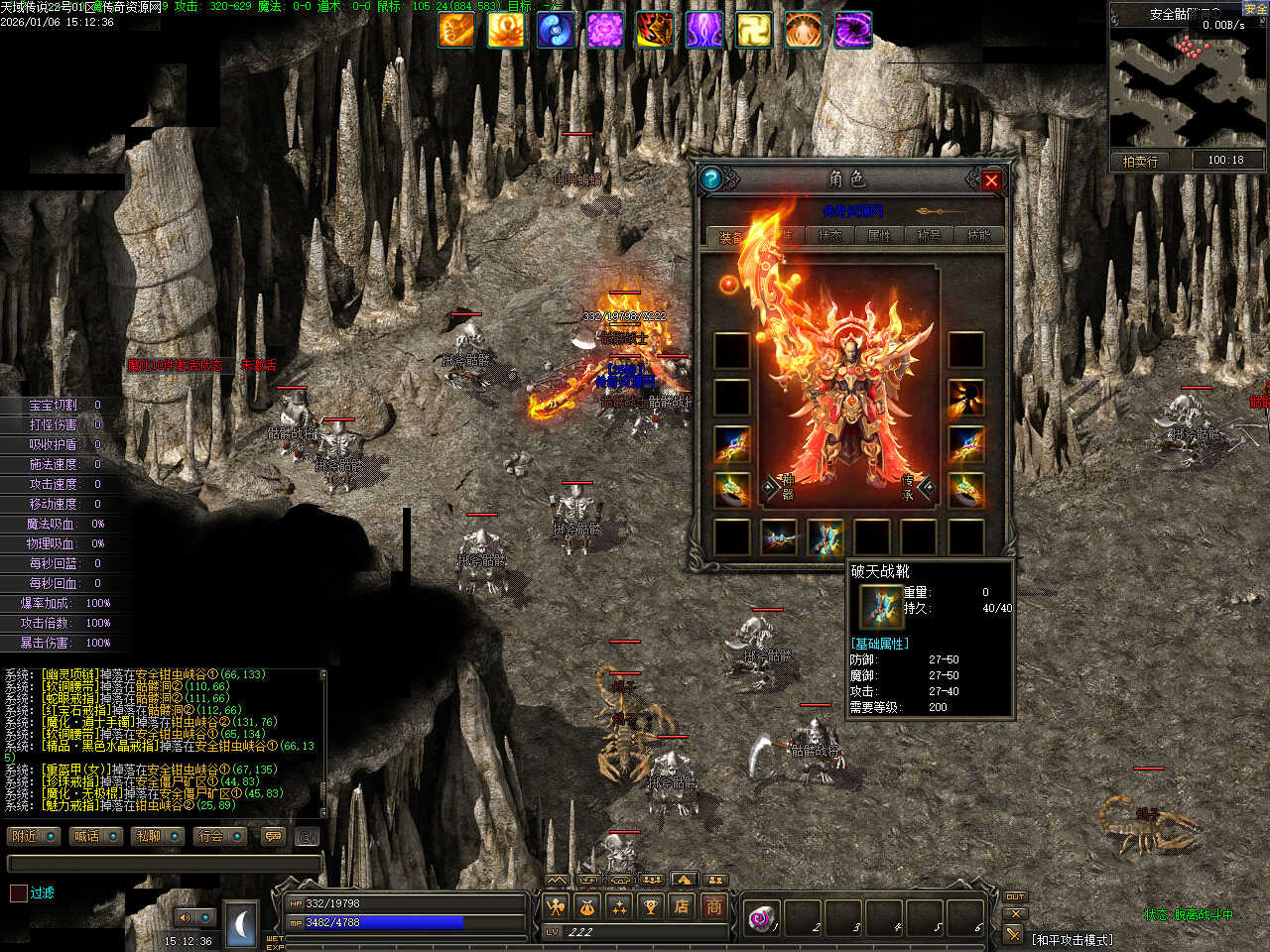Open the 称号 titles tab
This screenshot has height=952, width=1270.
click(x=929, y=236)
